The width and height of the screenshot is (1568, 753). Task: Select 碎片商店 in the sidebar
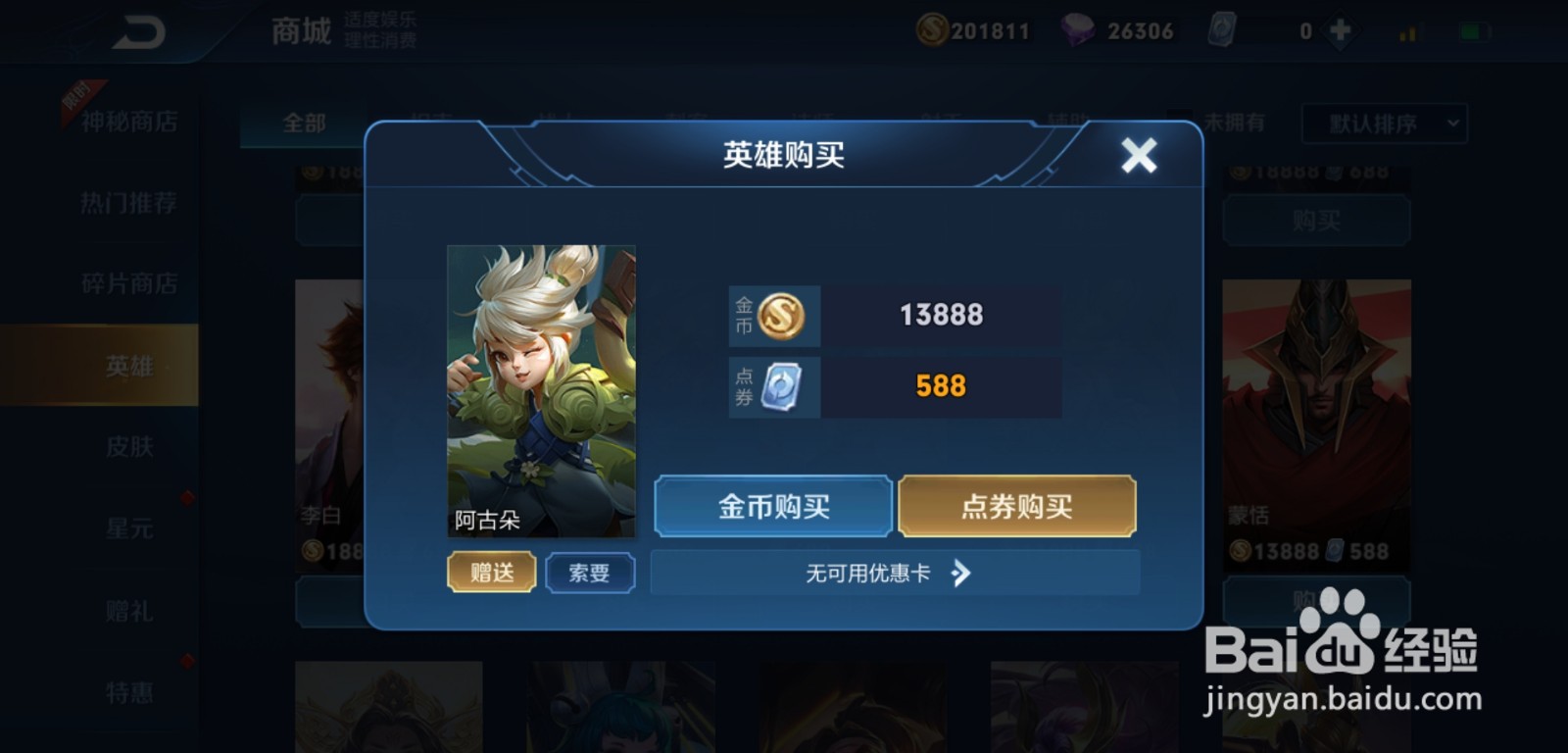coord(127,282)
